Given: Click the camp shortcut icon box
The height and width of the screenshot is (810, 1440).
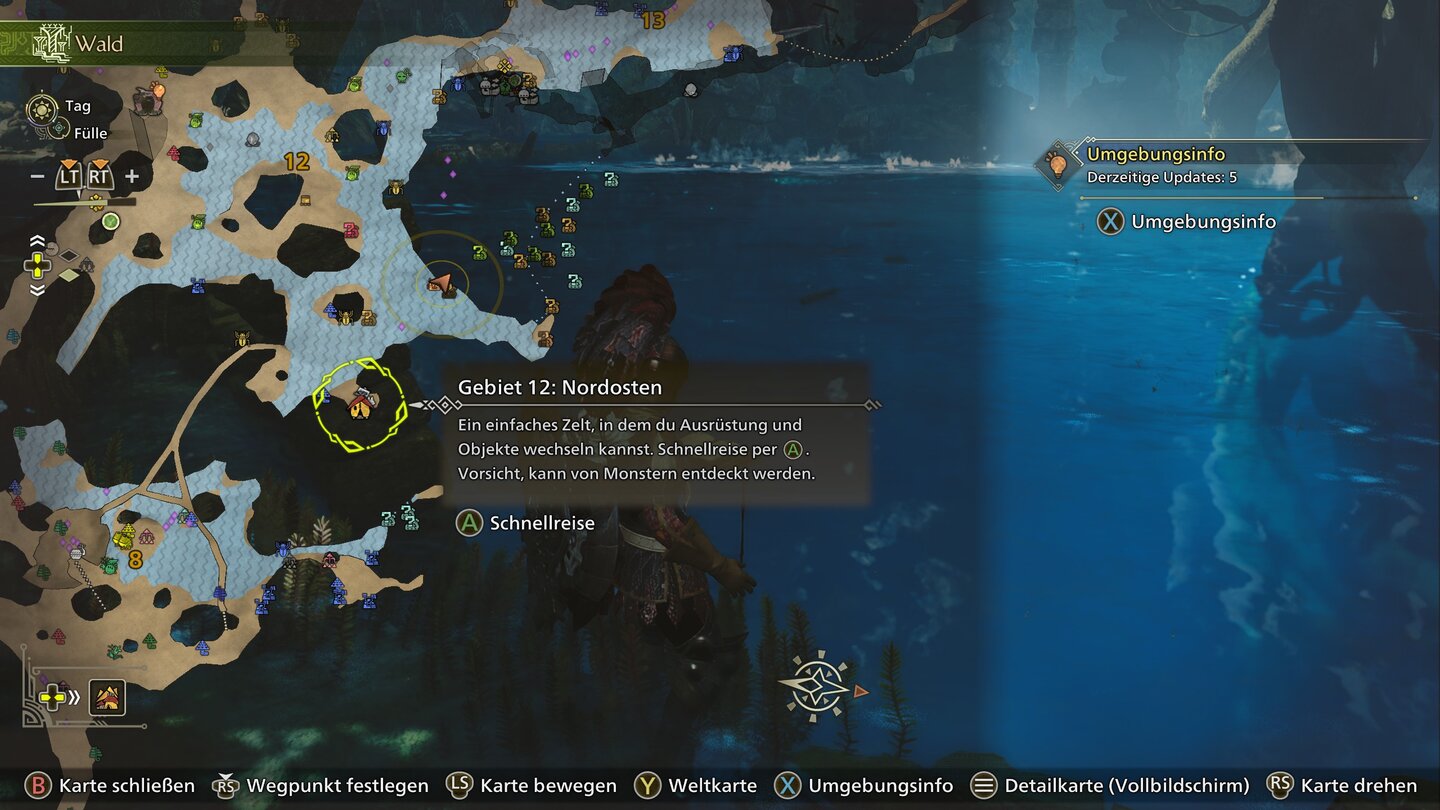Looking at the screenshot, I should tap(107, 697).
